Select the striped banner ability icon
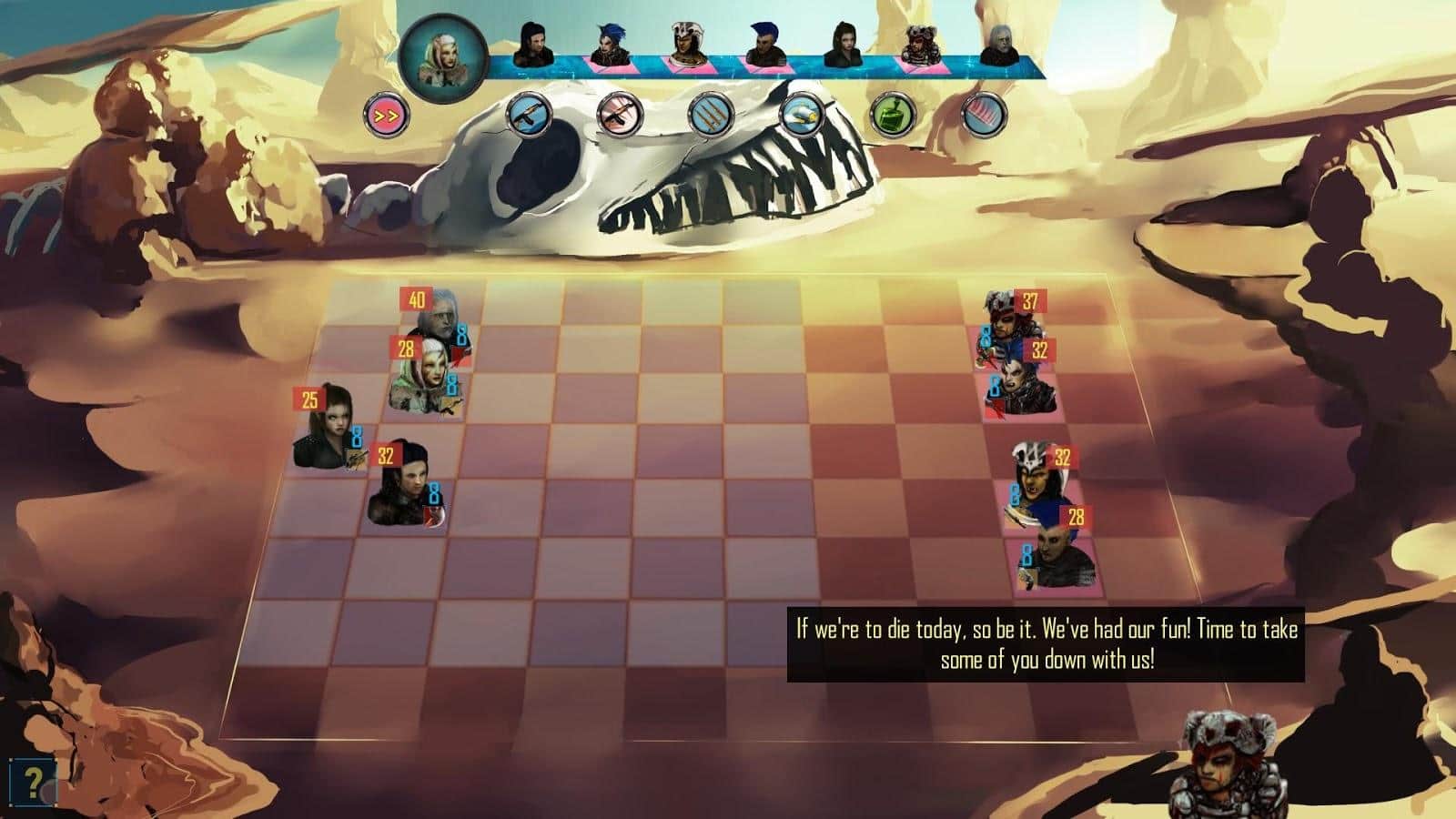The width and height of the screenshot is (1456, 819). pyautogui.click(x=980, y=118)
